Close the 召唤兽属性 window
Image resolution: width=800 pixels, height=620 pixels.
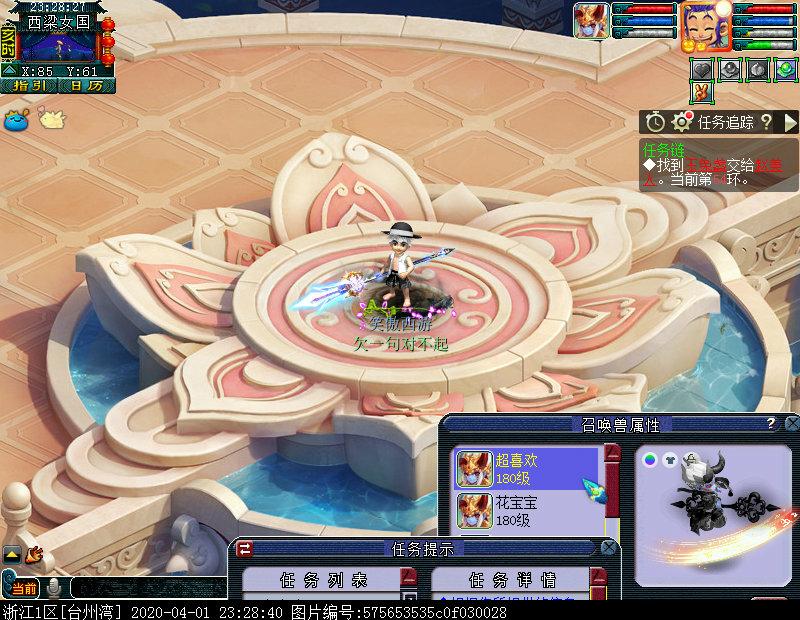[791, 424]
